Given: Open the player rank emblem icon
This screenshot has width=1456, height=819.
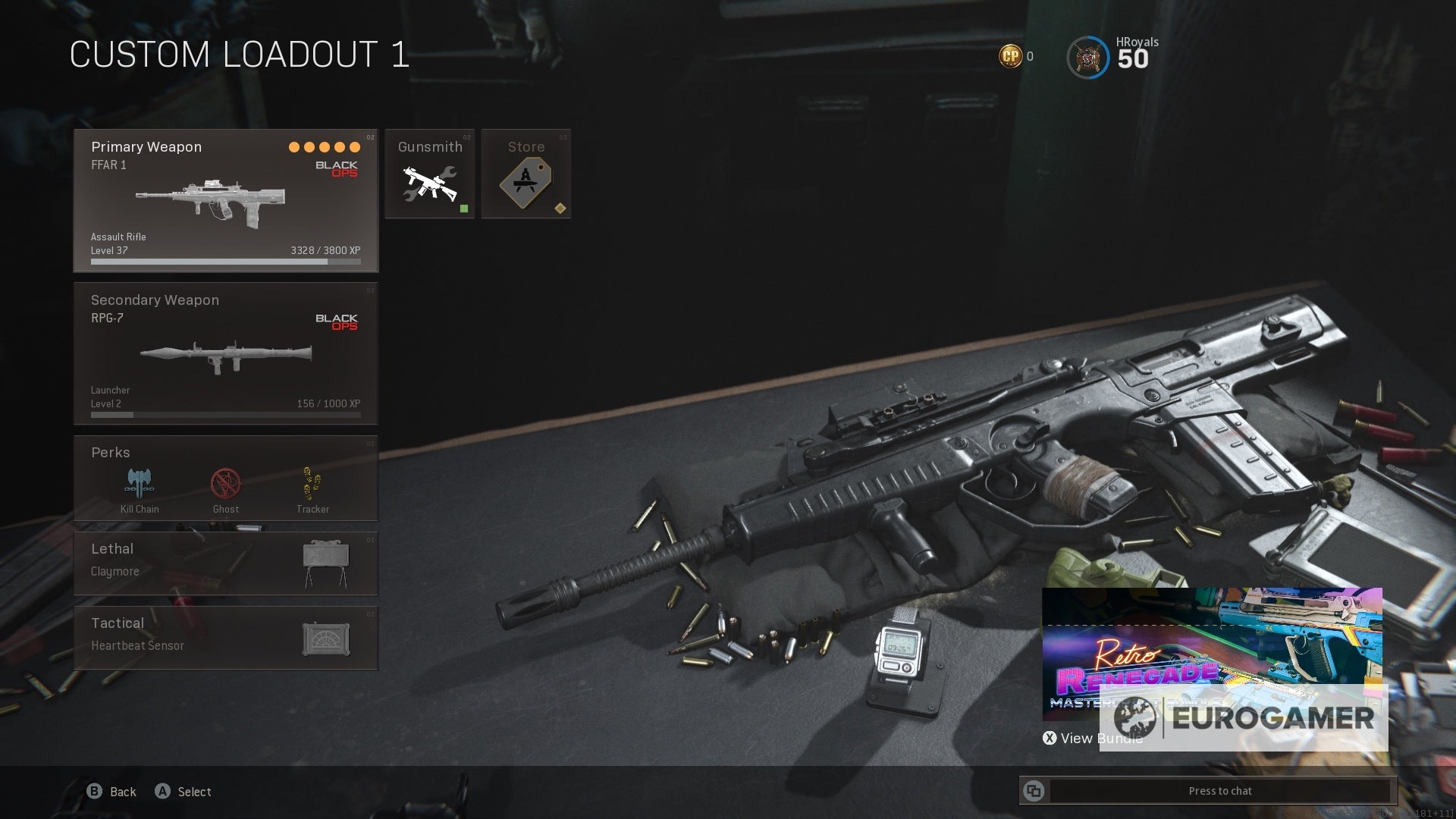Looking at the screenshot, I should pyautogui.click(x=1087, y=55).
